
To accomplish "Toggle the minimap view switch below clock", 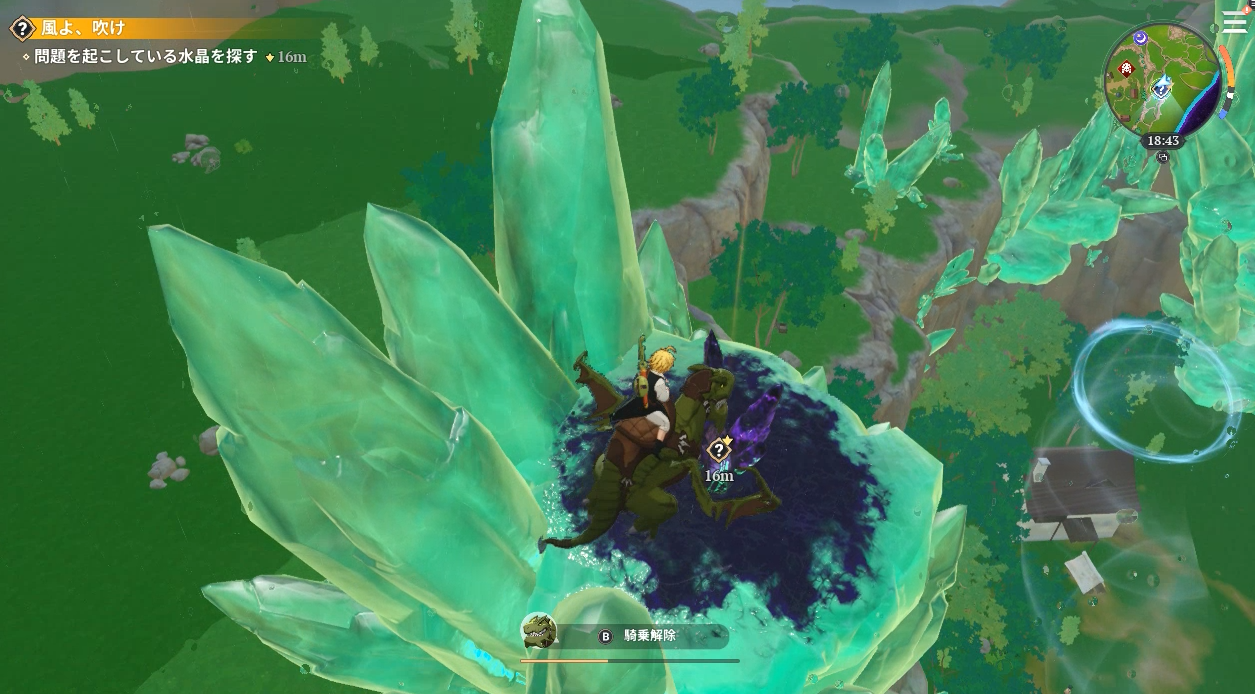I will [x=1162, y=157].
